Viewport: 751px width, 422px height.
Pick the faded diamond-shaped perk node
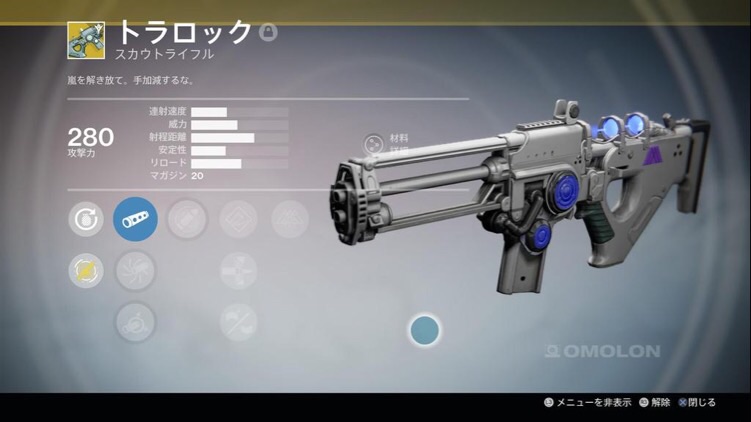point(238,219)
